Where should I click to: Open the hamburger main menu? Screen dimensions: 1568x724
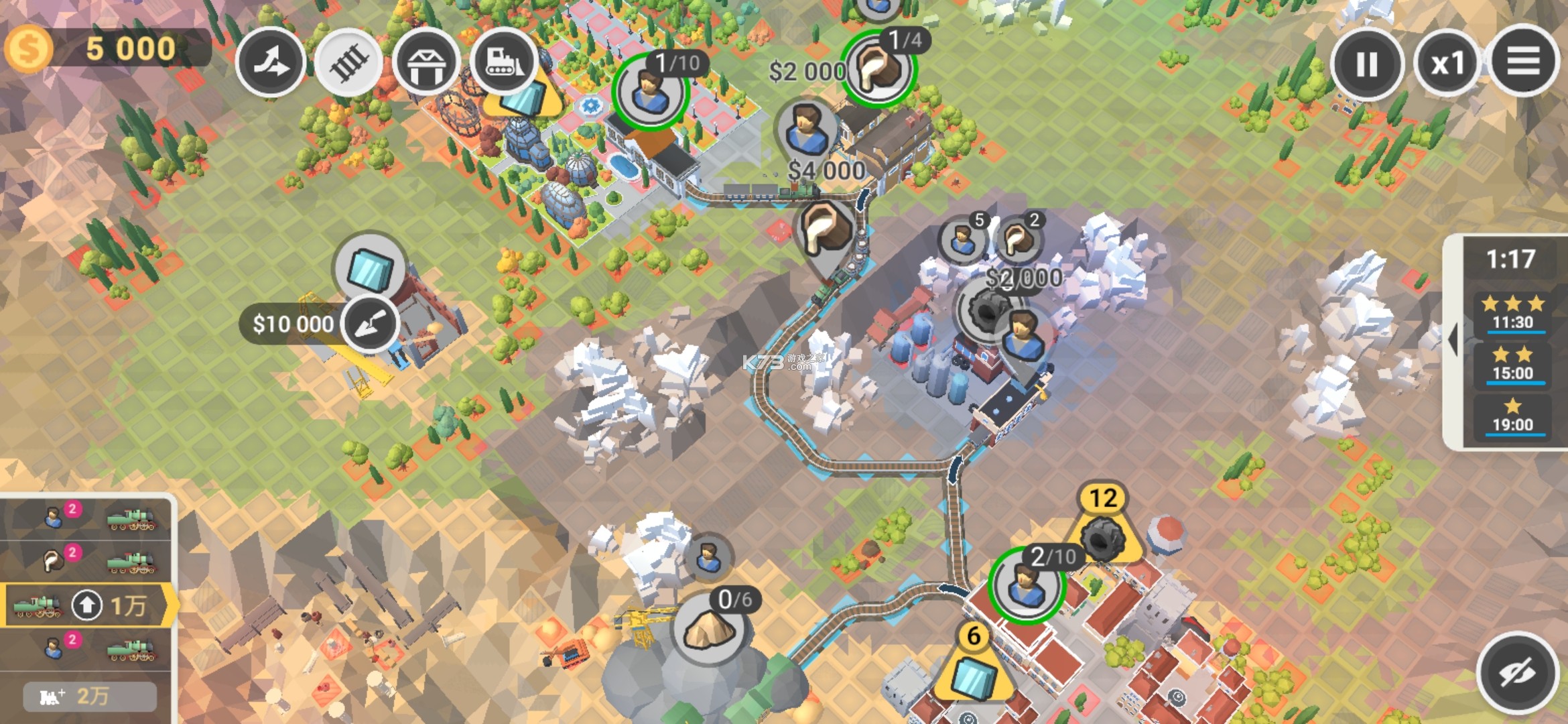tap(1523, 62)
